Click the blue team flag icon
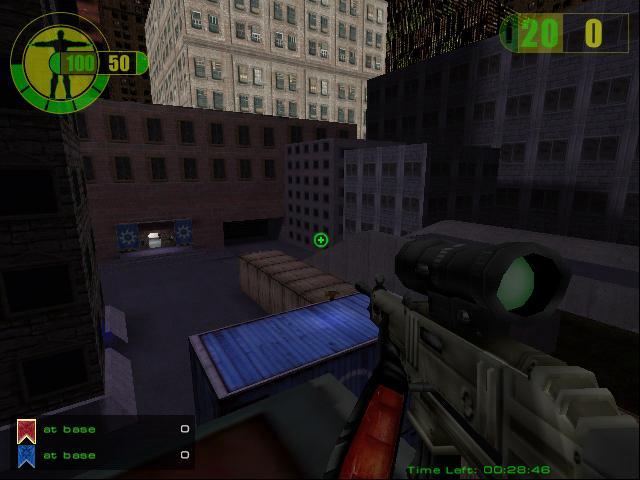 tap(26, 456)
